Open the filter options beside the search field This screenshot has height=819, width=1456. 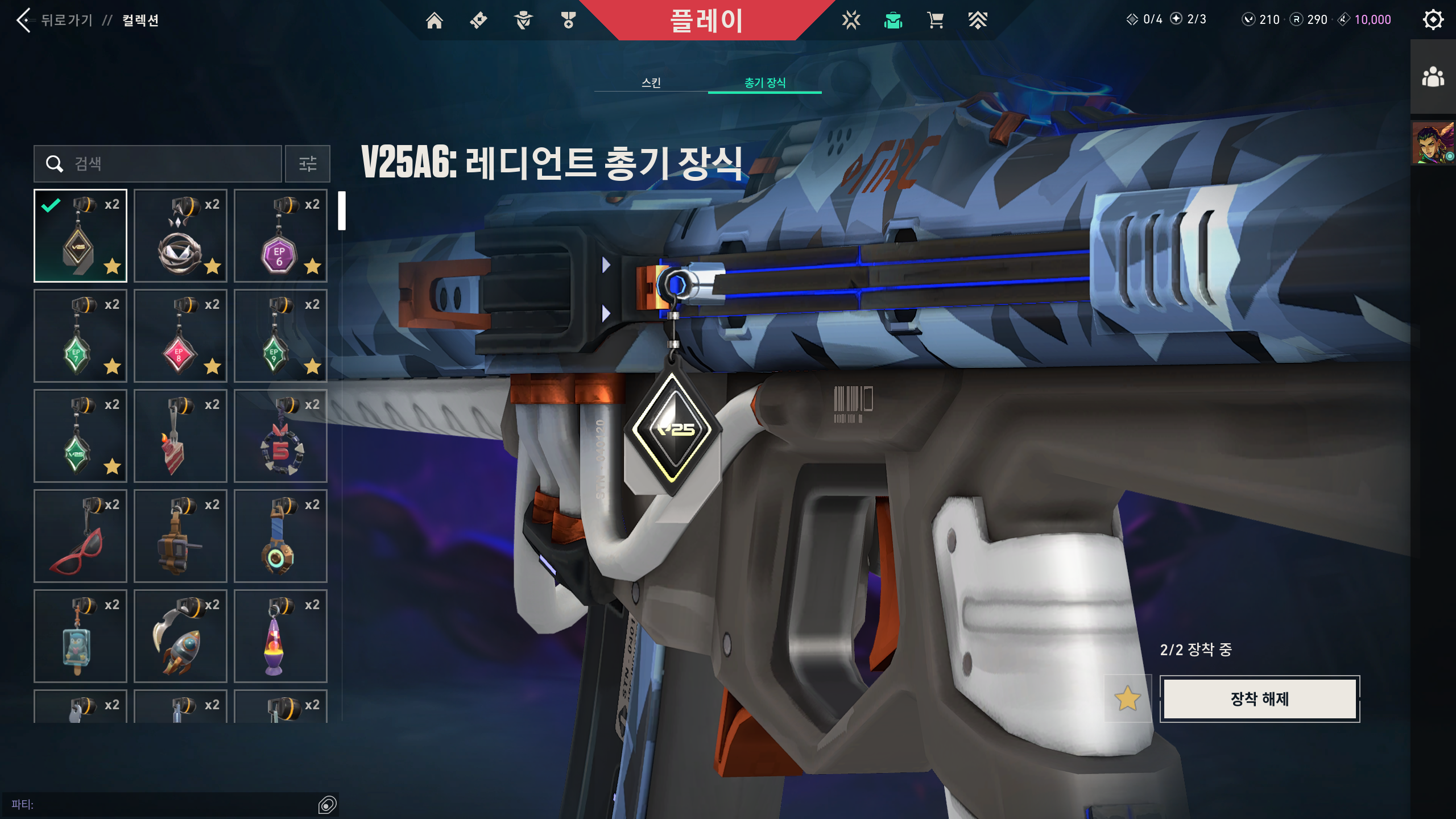pos(307,164)
